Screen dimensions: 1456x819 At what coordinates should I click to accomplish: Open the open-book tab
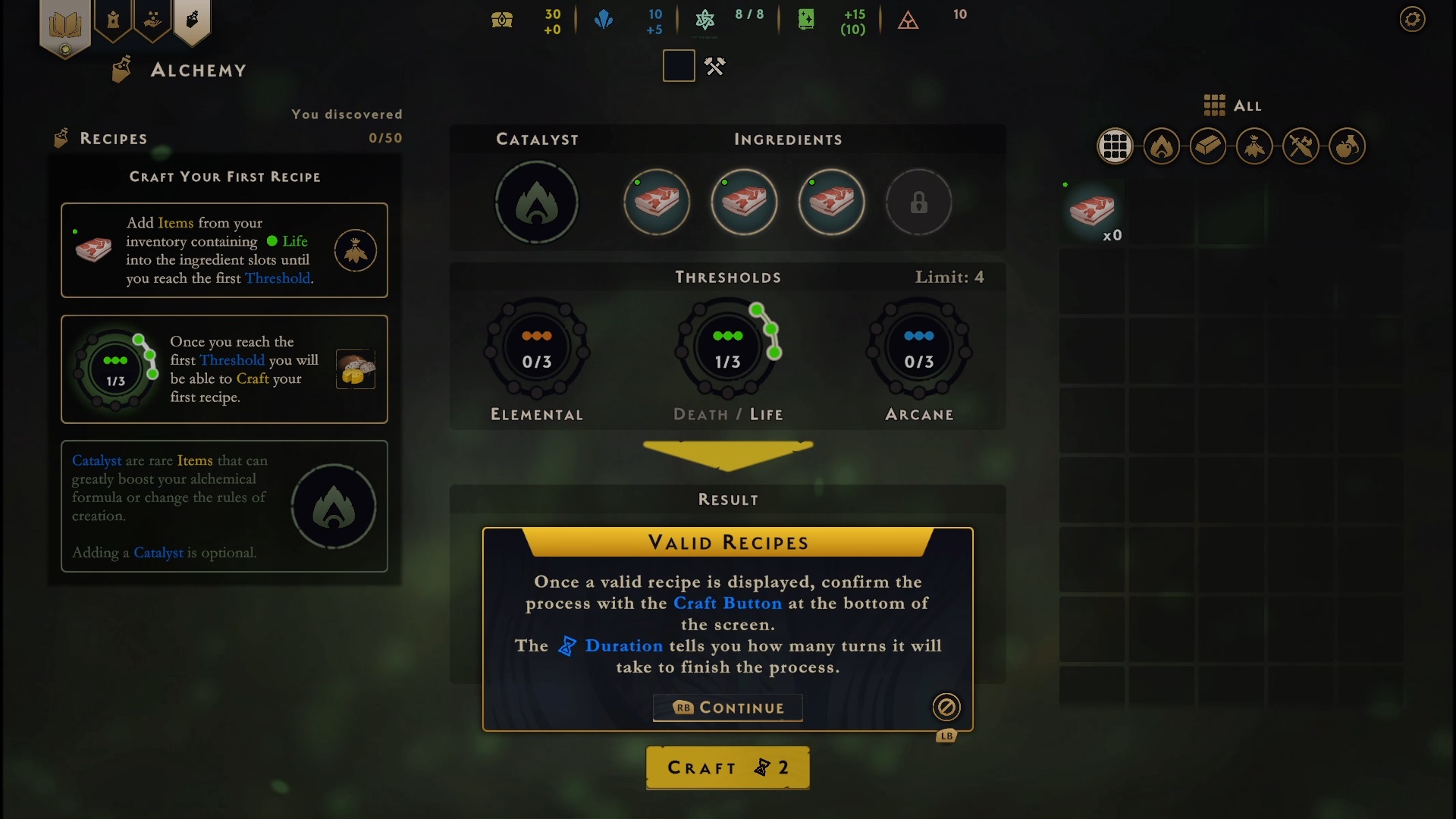[65, 26]
